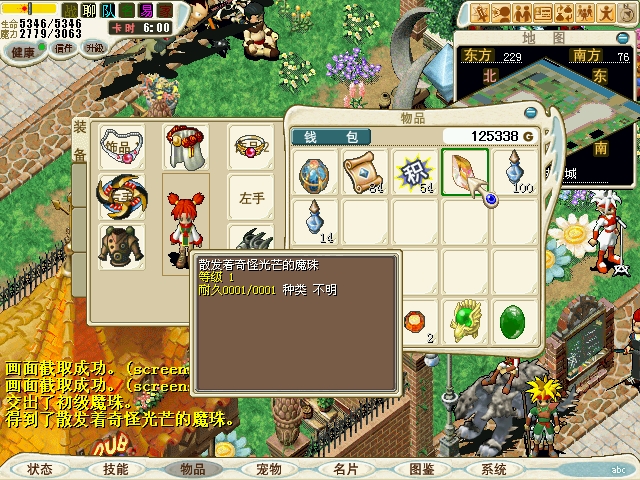Minimize the 物品 inventory window

pos(530,114)
